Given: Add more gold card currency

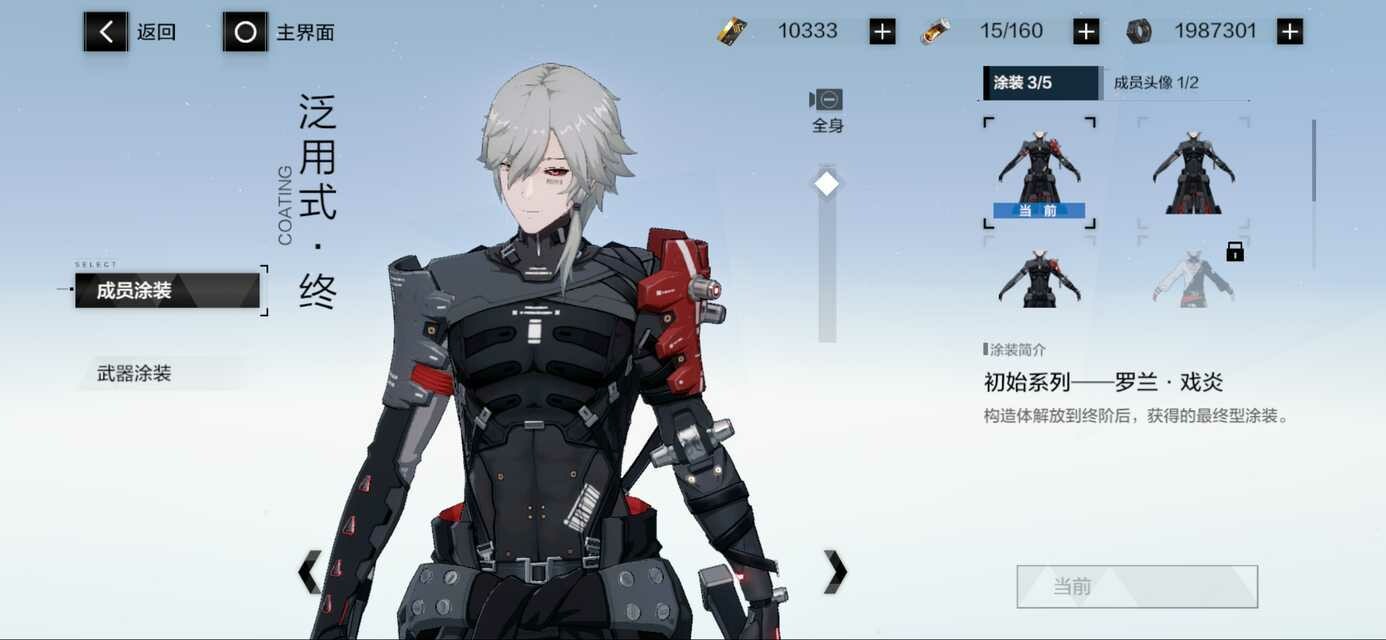Looking at the screenshot, I should [882, 32].
